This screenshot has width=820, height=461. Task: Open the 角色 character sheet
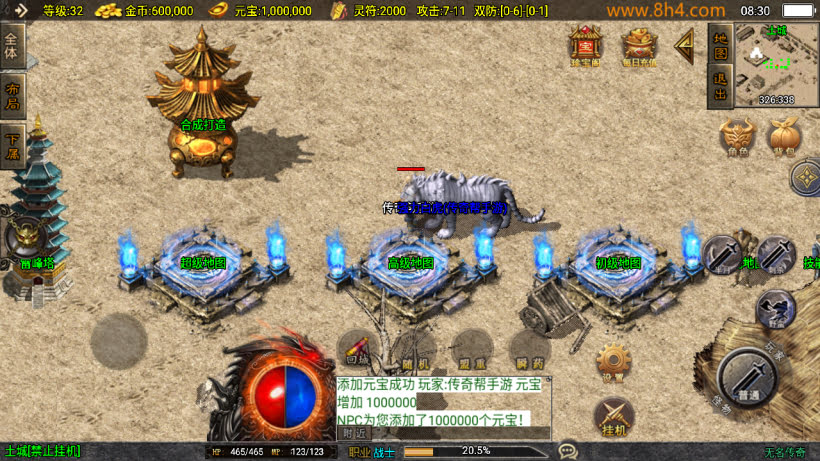[x=736, y=137]
